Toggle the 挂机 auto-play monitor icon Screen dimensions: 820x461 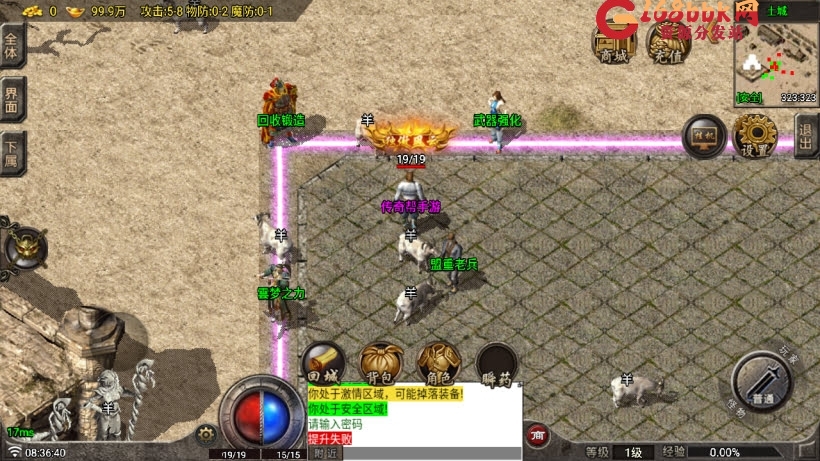704,135
